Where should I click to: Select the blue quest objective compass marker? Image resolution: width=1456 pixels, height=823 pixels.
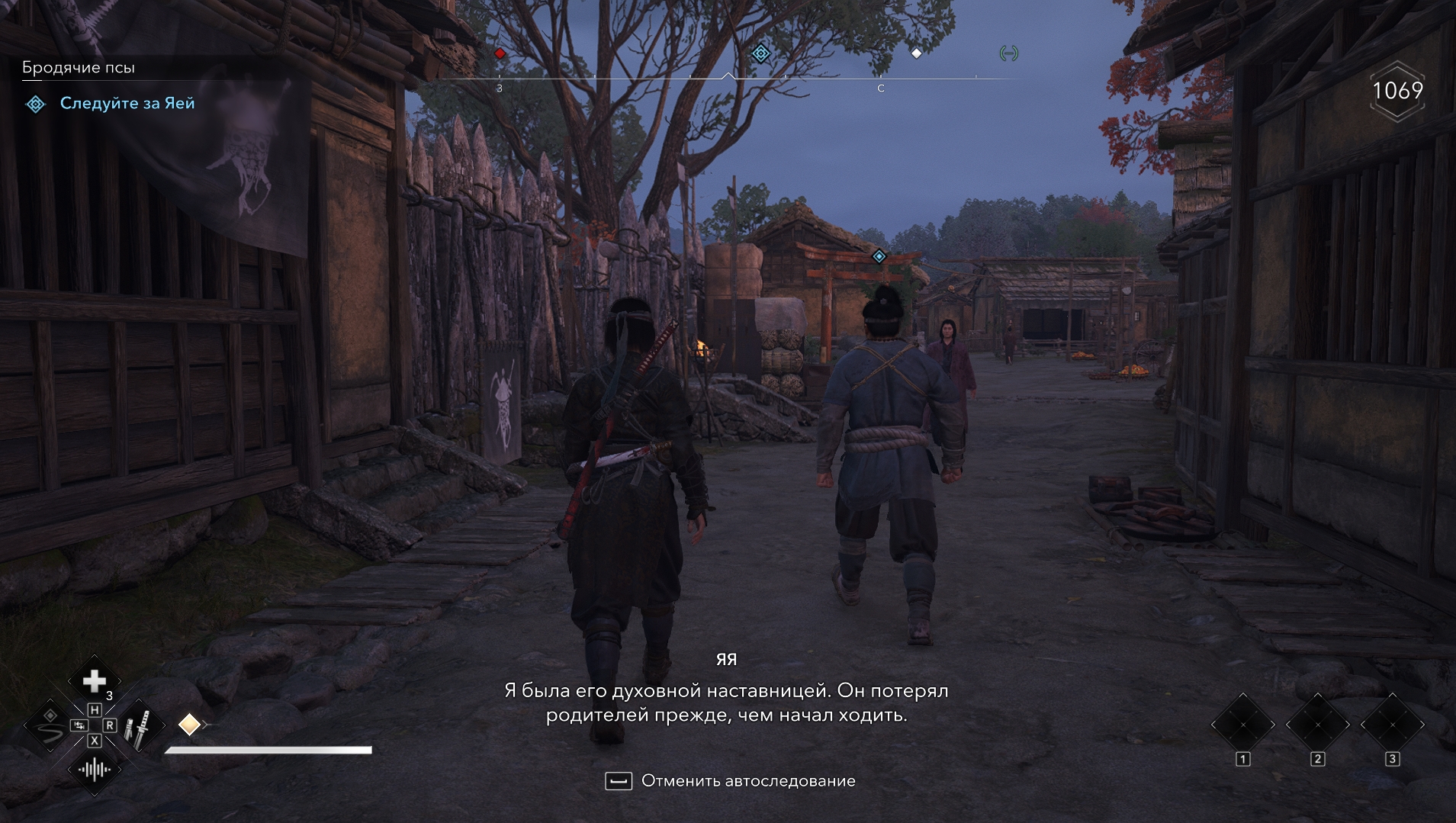[760, 53]
